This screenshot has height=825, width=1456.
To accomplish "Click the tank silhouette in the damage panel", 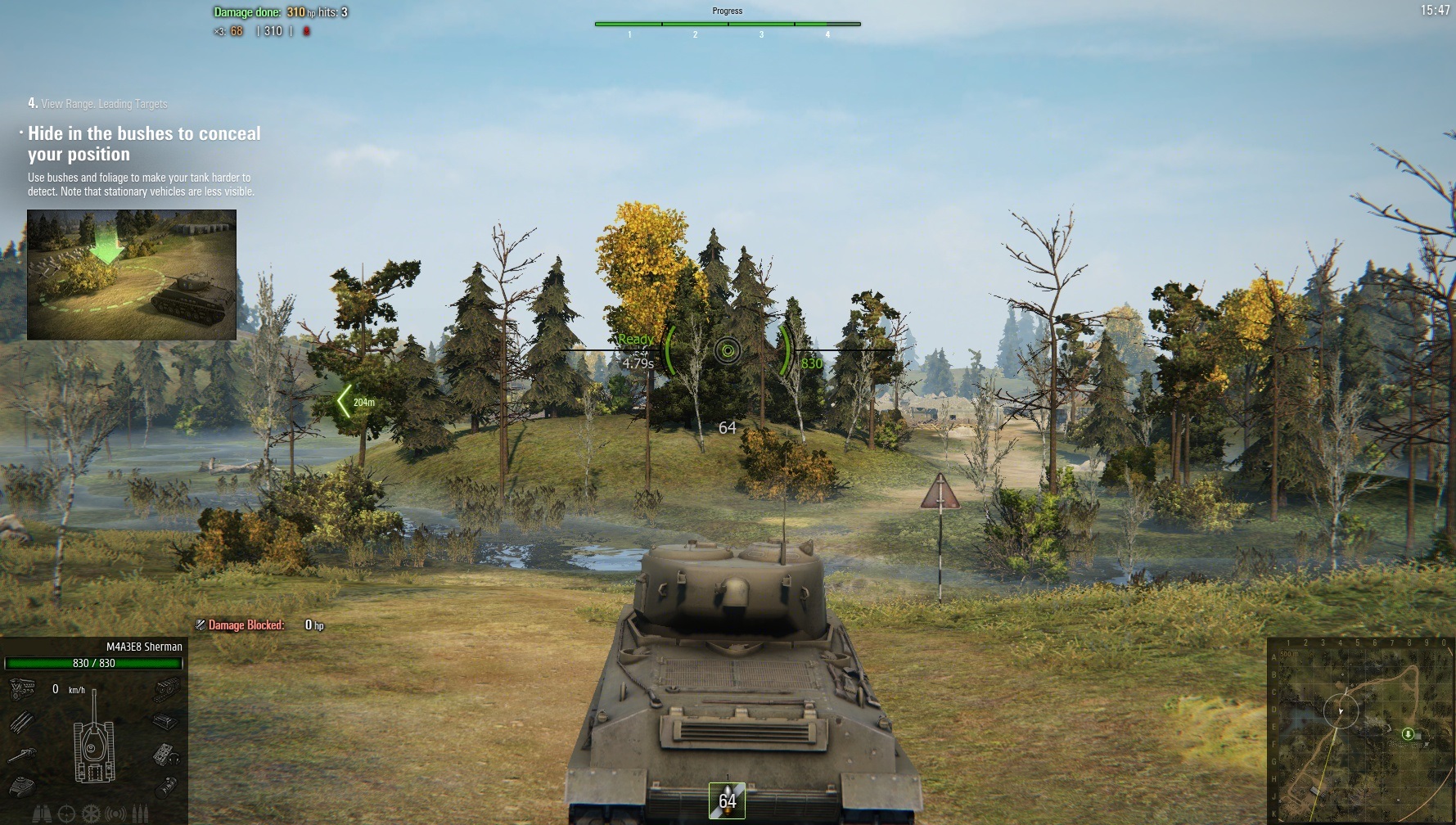I will coord(94,746).
